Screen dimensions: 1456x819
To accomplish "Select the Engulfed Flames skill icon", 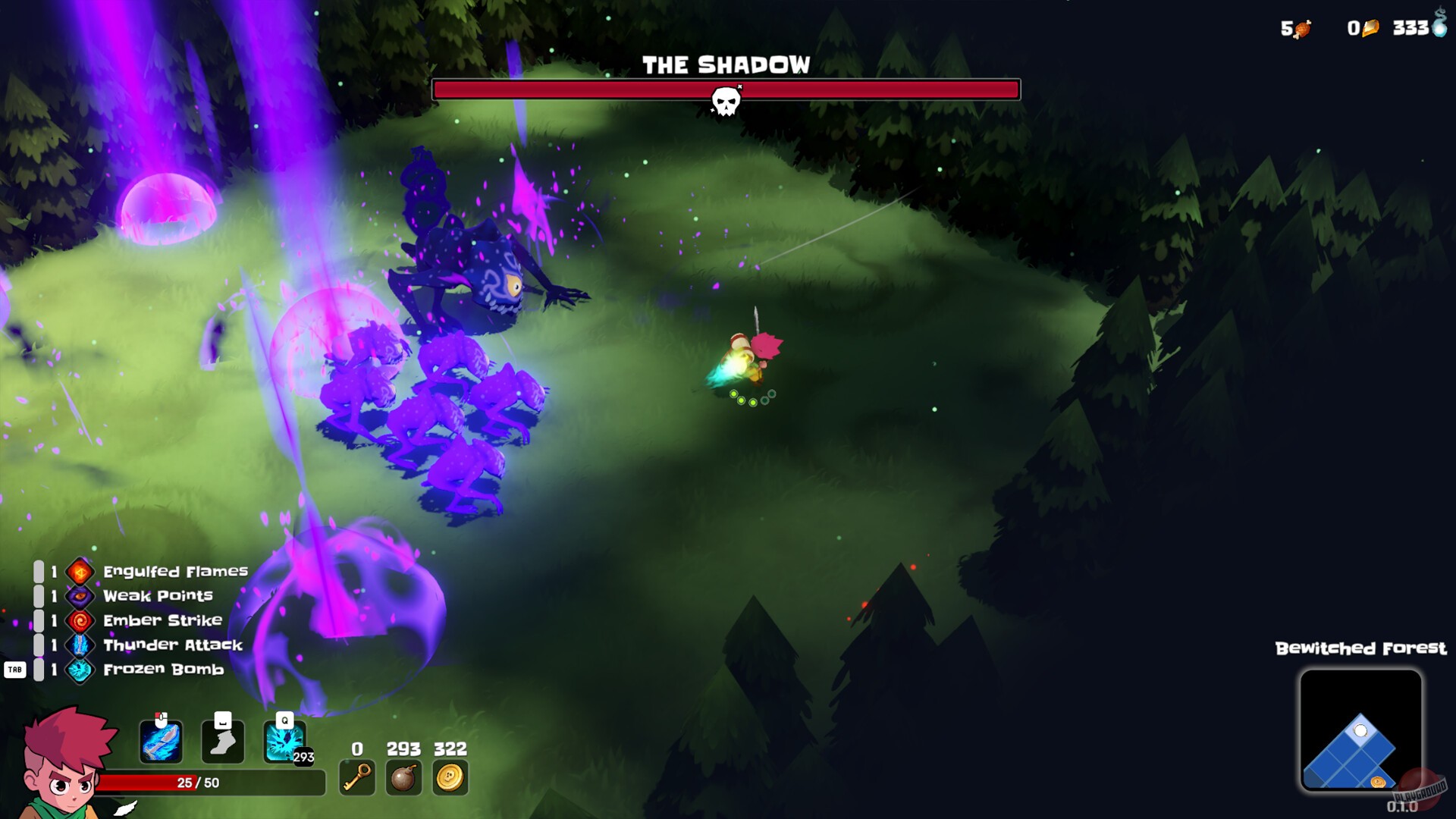I will 80,571.
